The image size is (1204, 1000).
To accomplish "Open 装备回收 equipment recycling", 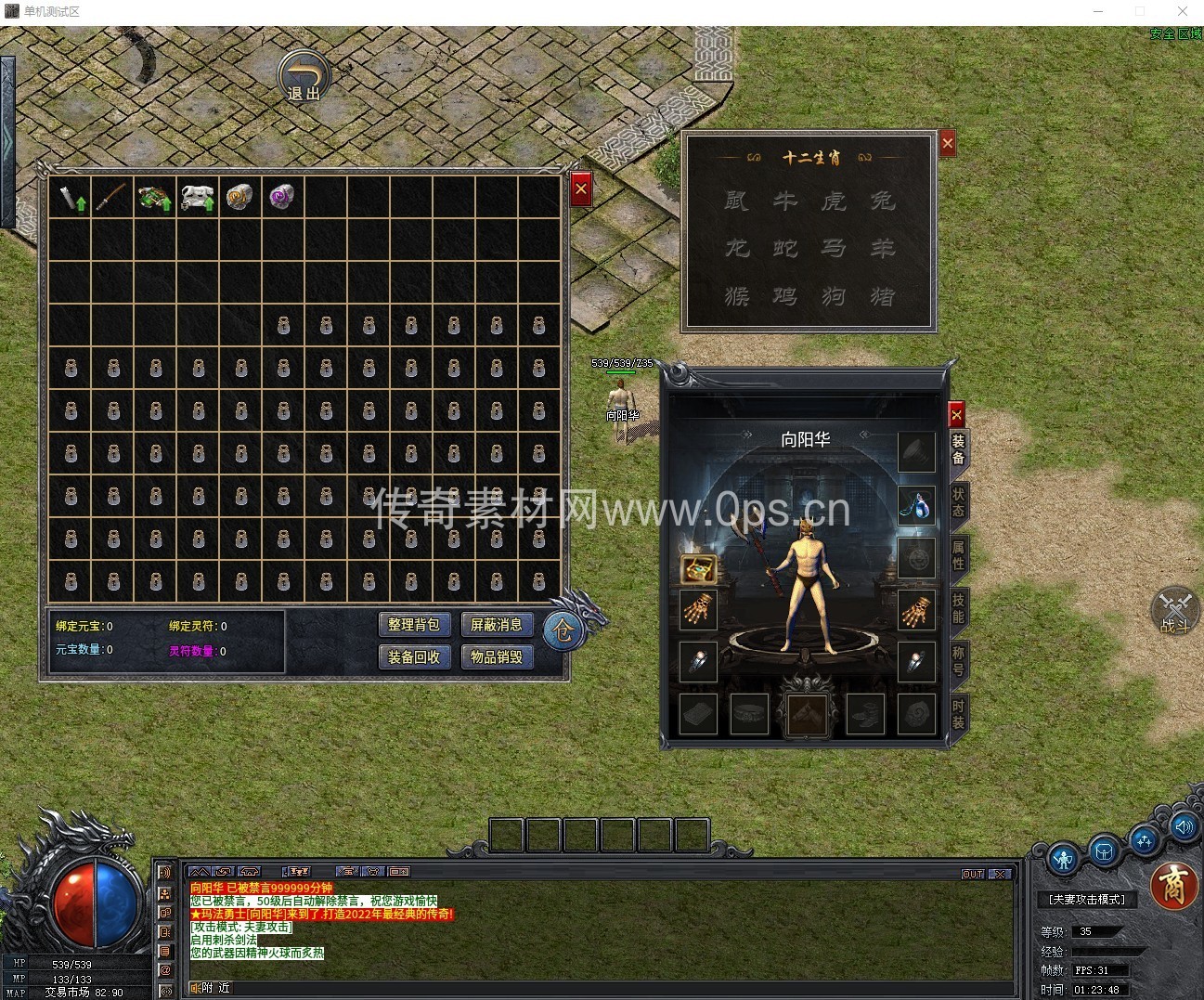I will coord(414,656).
